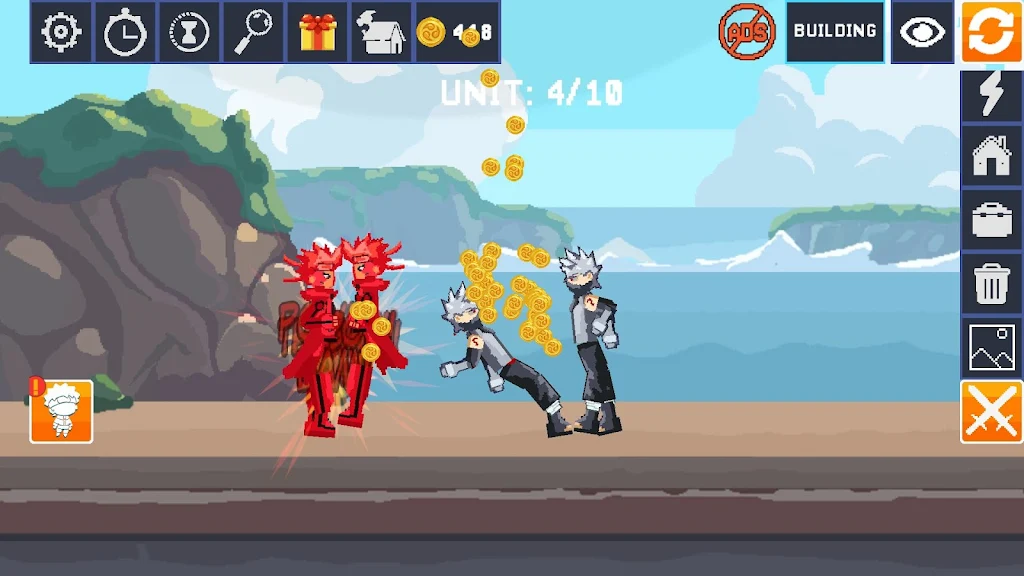Click the stopwatch timer icon
1024x576 pixels.
(x=125, y=32)
